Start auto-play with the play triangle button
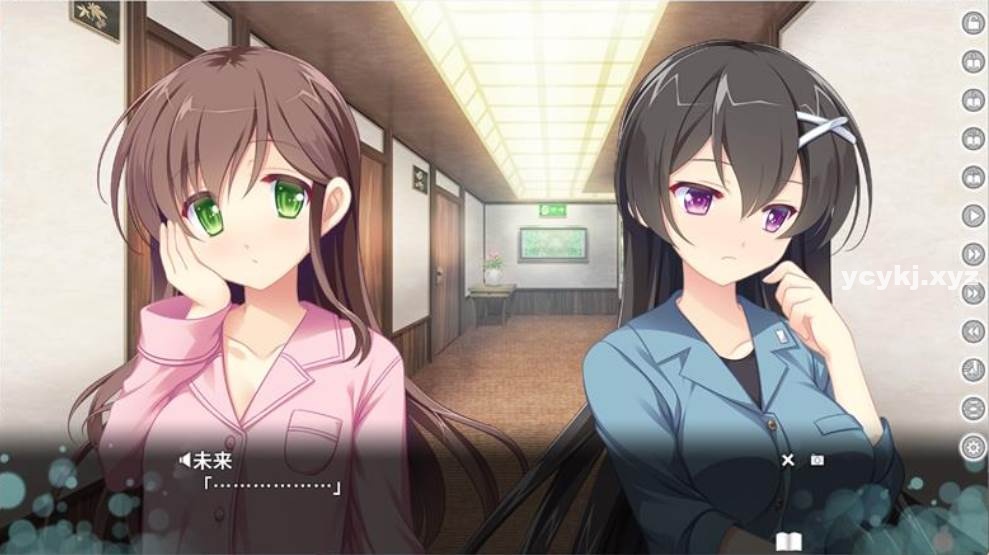Image resolution: width=989 pixels, height=555 pixels. pos(973,215)
